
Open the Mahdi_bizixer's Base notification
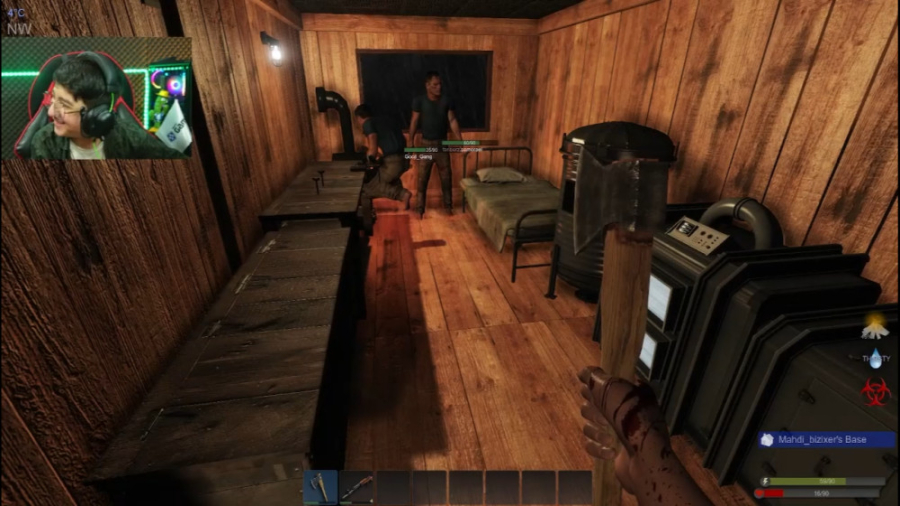pyautogui.click(x=825, y=439)
